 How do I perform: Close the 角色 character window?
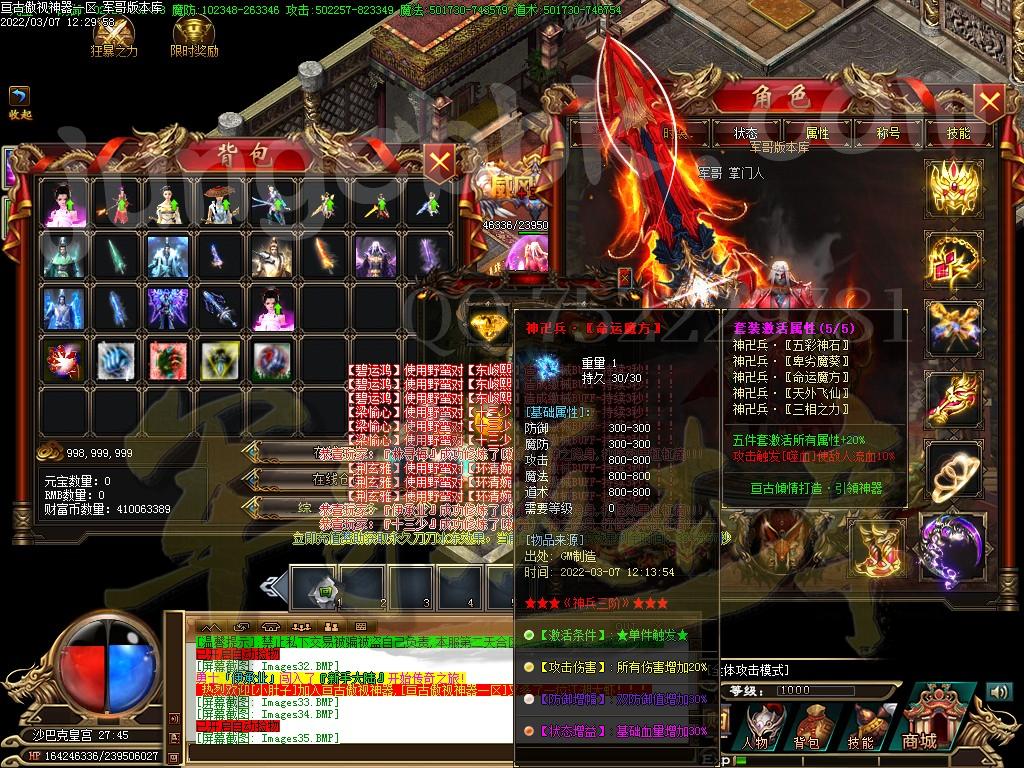tap(988, 101)
